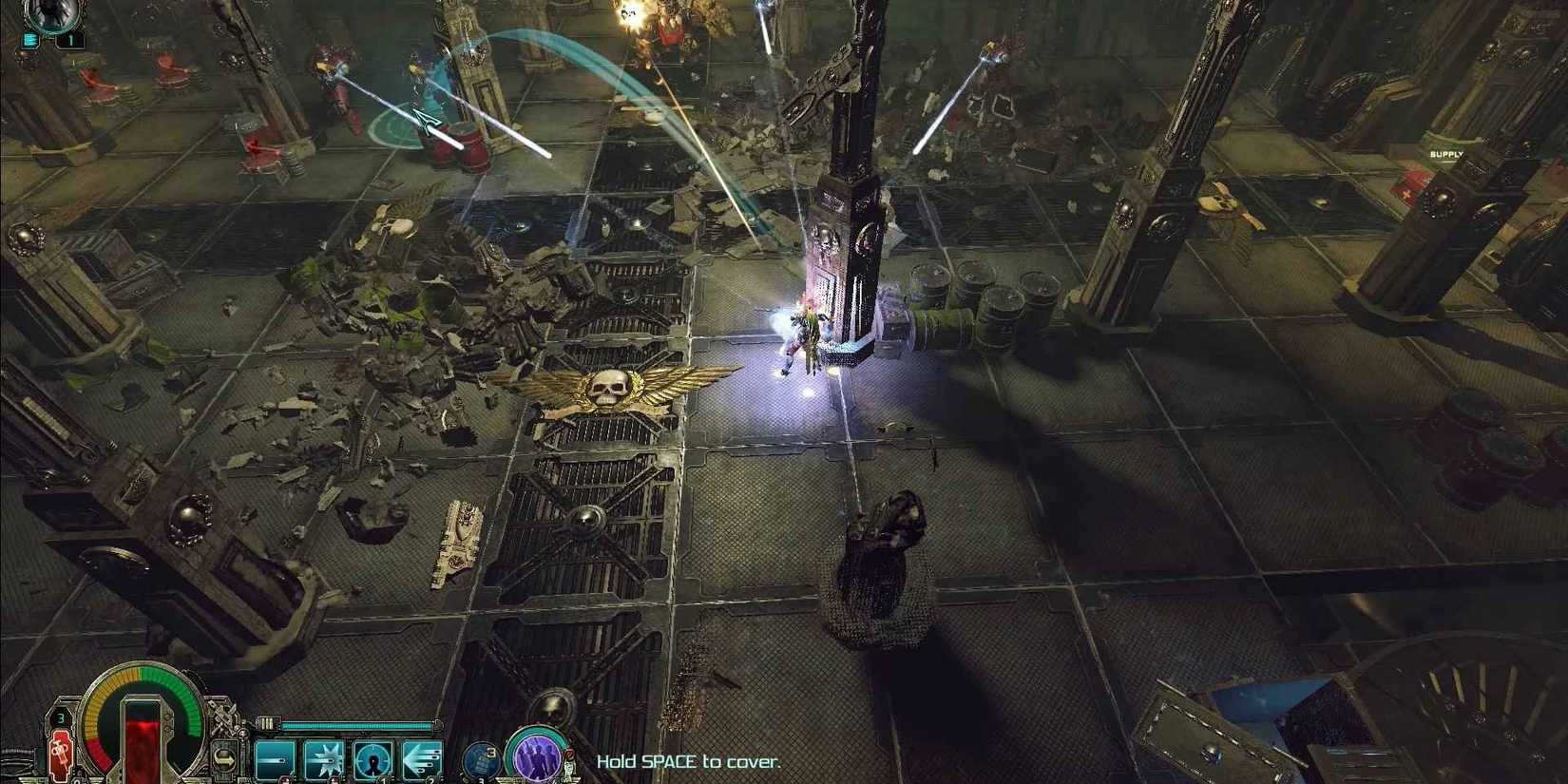Click the glowing teal buff icon under portrait

pos(29,40)
